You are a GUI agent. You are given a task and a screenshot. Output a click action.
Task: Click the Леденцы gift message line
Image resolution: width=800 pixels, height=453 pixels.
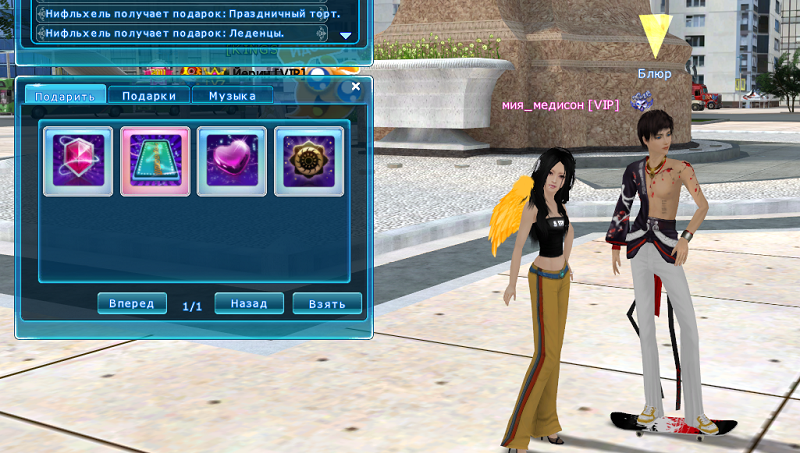[182, 33]
